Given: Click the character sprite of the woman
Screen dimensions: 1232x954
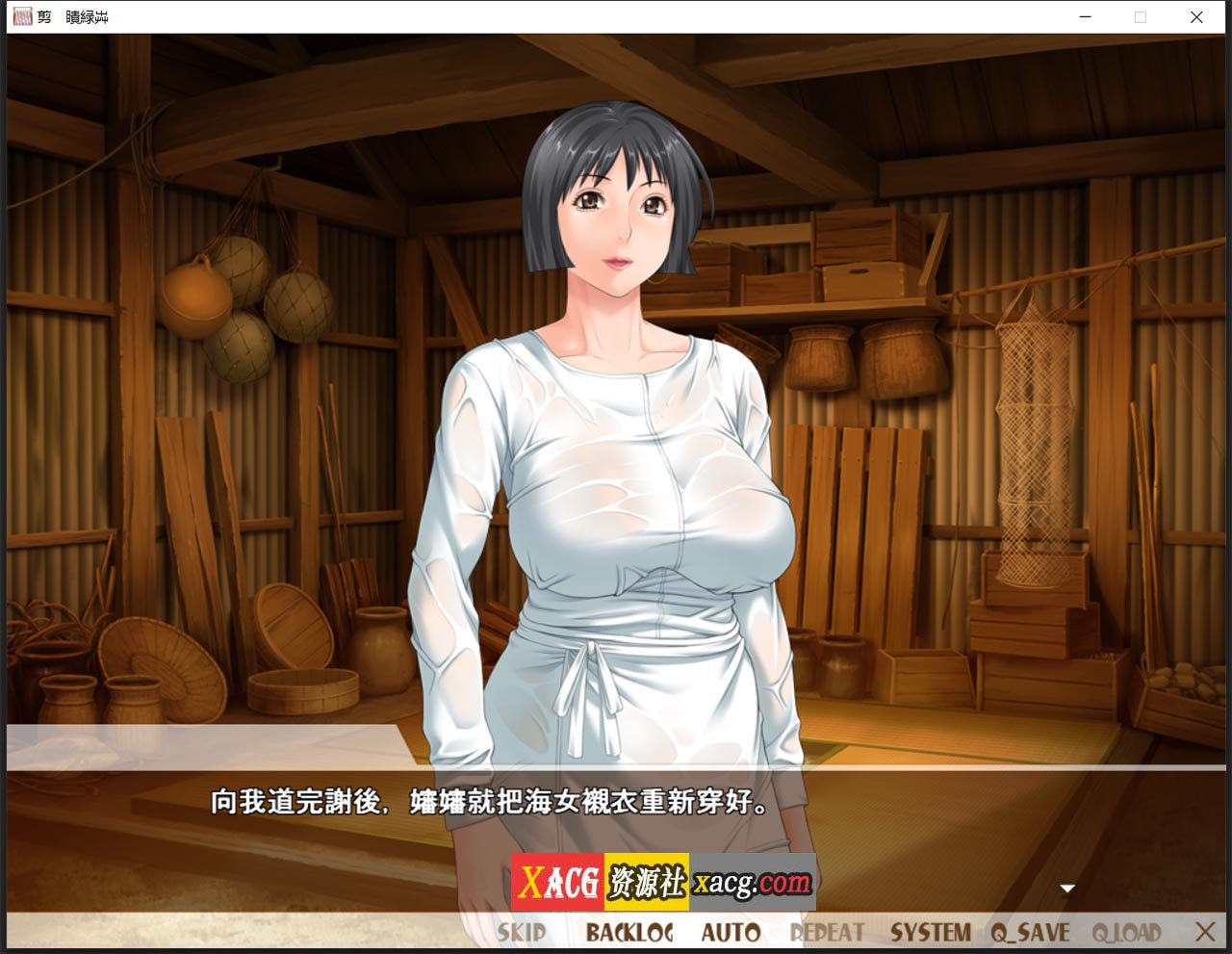Looking at the screenshot, I should point(616,433).
